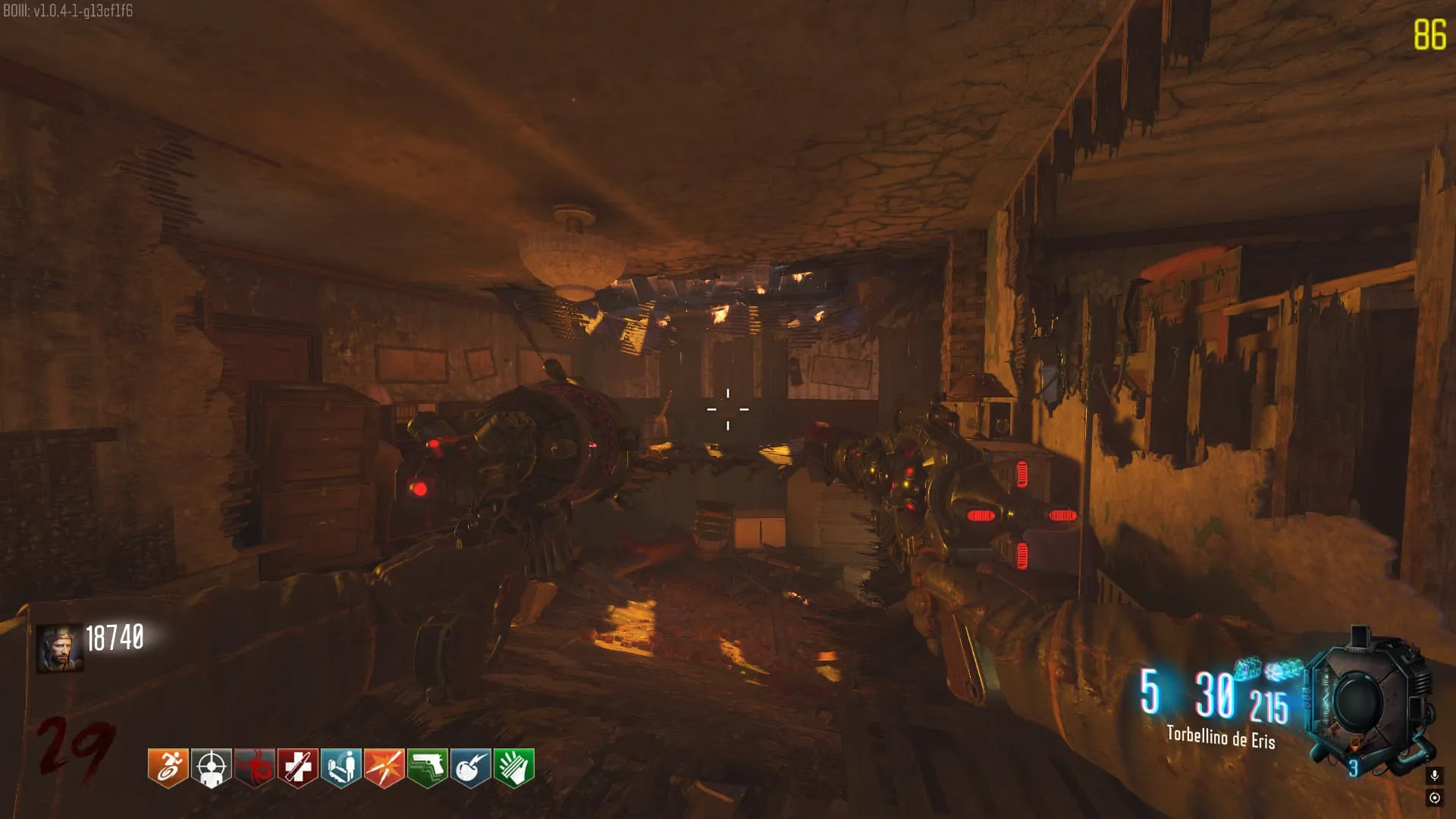Select the blue Quick Revive perk icon
The height and width of the screenshot is (819, 1456).
pyautogui.click(x=340, y=767)
